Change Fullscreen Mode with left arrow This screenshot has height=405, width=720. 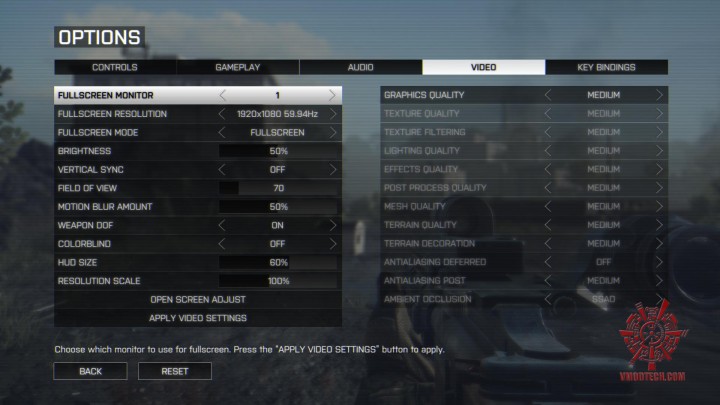tap(223, 132)
